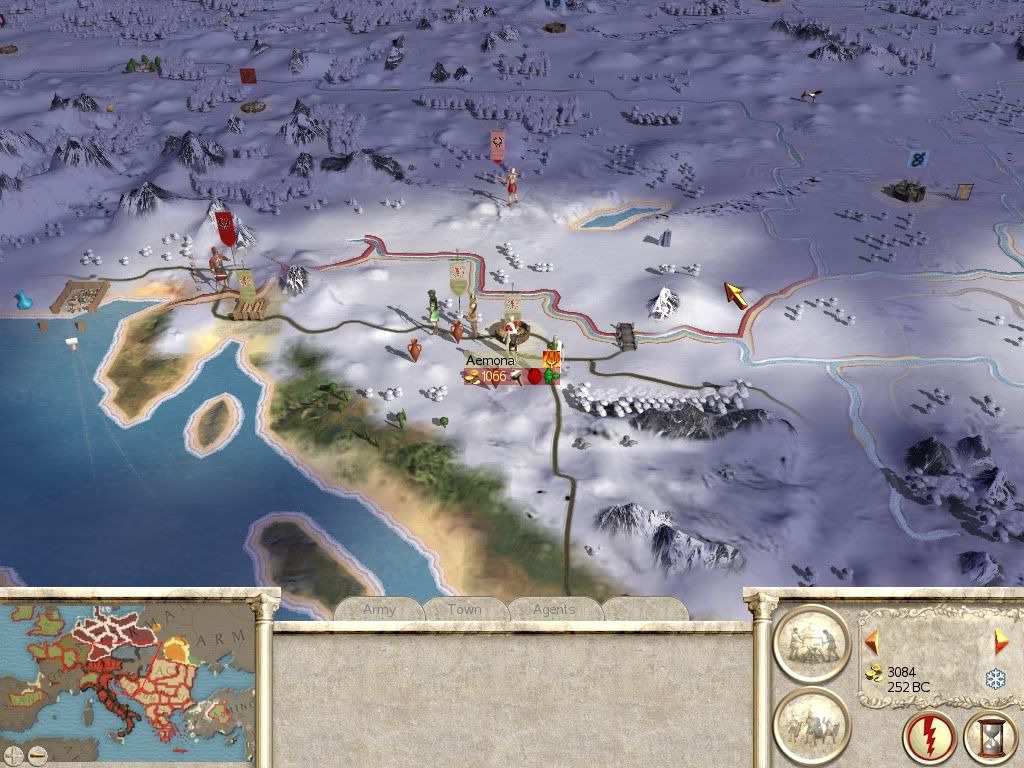Open the red lightning bolt faction button
This screenshot has height=768, width=1024.
click(927, 739)
